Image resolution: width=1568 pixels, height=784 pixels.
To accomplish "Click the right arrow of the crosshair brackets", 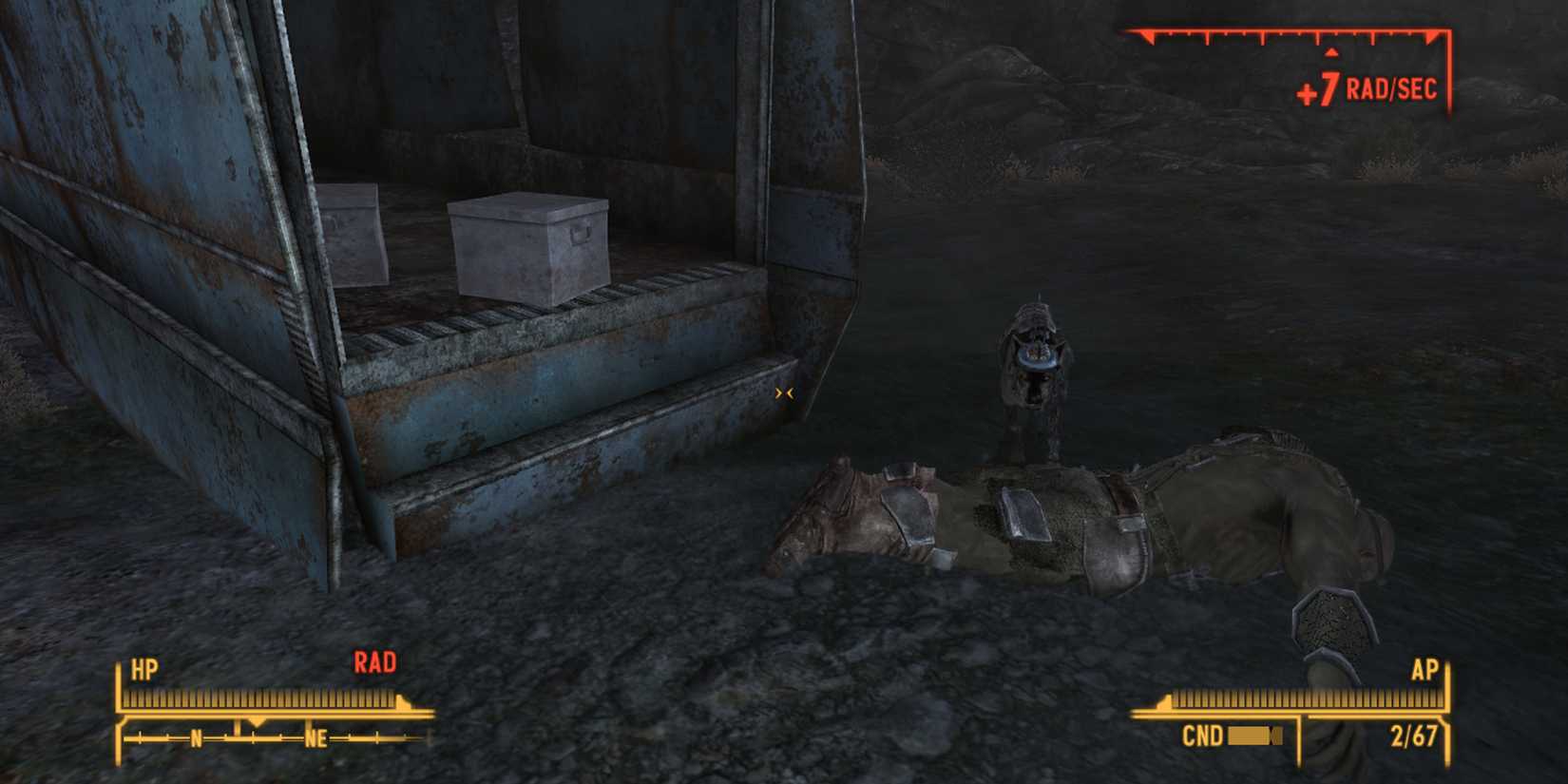I will pos(791,392).
